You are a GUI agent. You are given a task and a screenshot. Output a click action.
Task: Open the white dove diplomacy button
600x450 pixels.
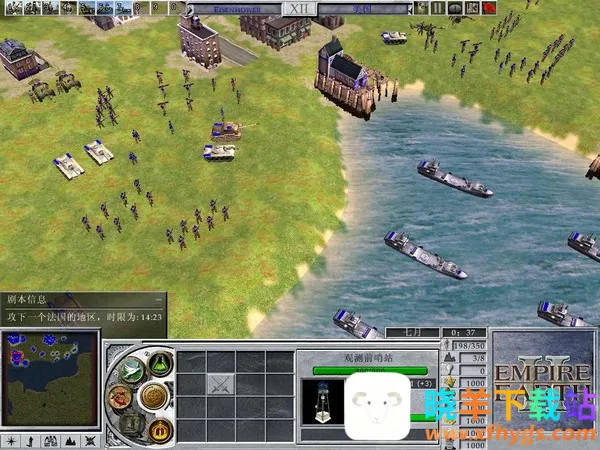click(128, 371)
